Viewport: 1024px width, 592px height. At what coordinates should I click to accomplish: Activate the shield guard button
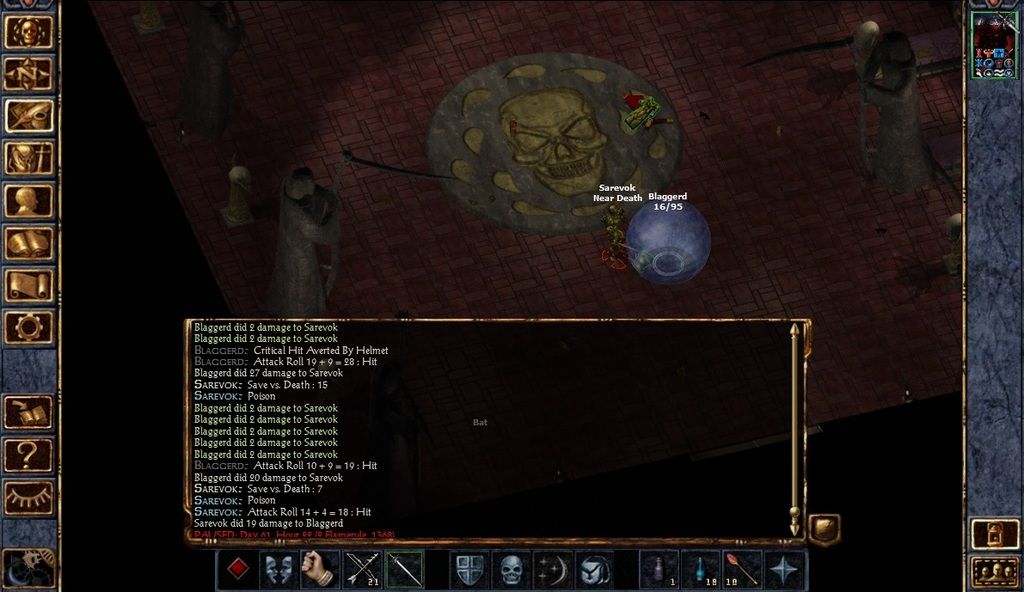[x=469, y=570]
